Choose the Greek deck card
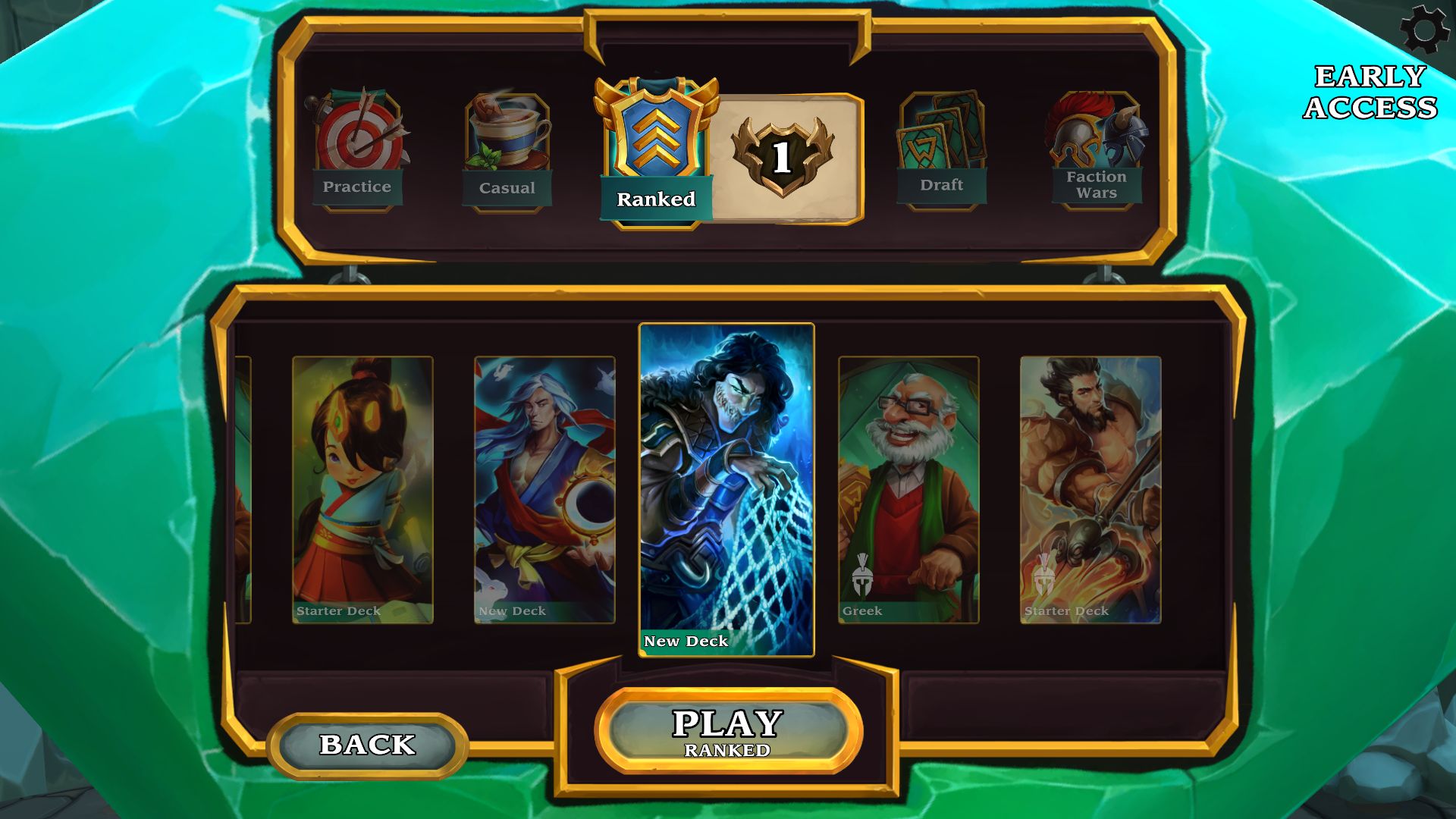 [x=908, y=490]
